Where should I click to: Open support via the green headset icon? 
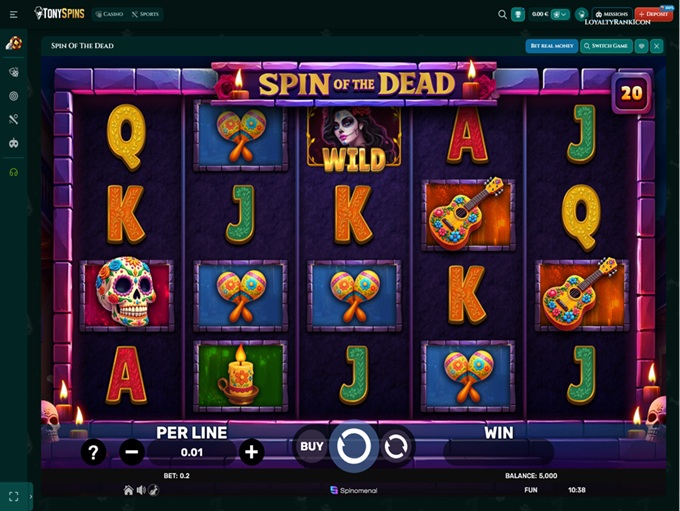[x=14, y=172]
